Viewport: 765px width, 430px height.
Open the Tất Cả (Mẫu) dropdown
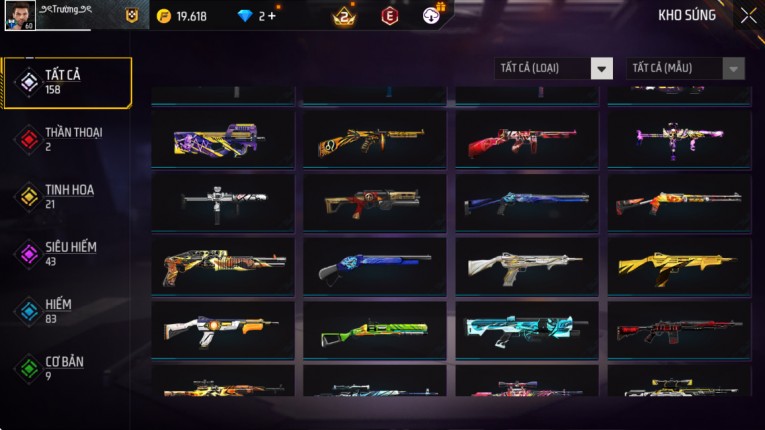(685, 68)
